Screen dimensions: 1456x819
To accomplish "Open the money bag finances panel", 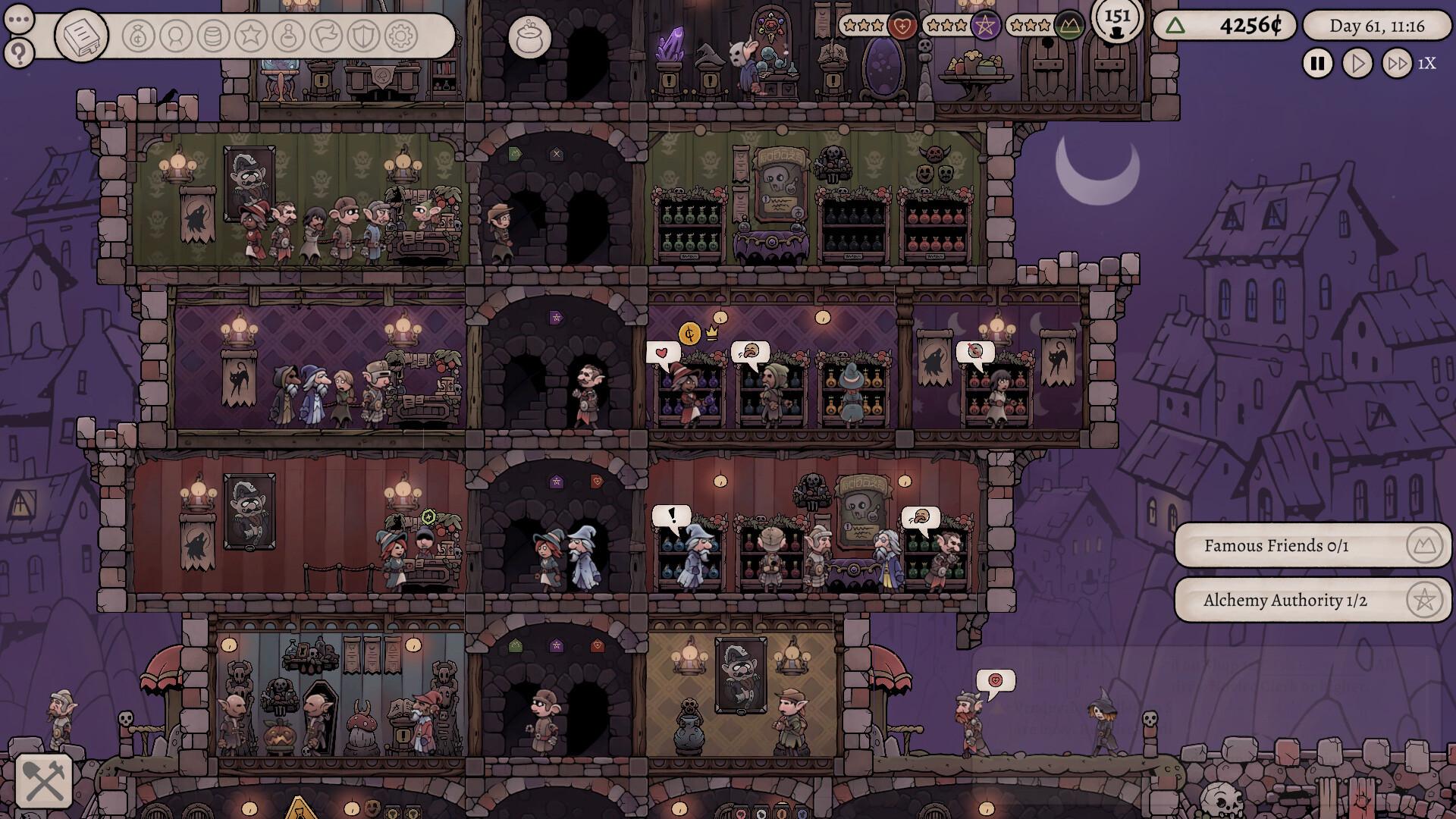I will click(x=137, y=35).
